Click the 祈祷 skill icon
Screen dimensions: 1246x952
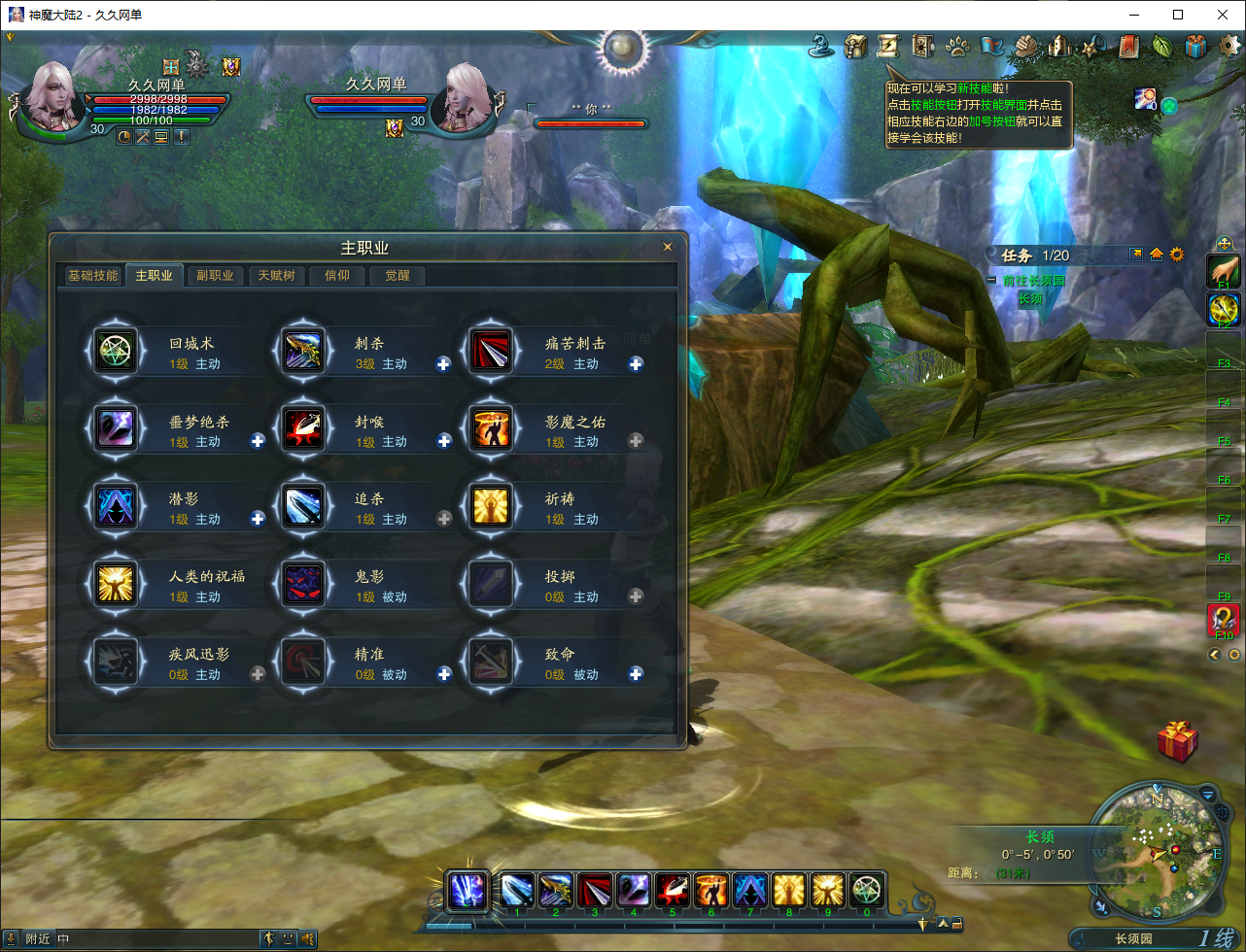tap(491, 506)
